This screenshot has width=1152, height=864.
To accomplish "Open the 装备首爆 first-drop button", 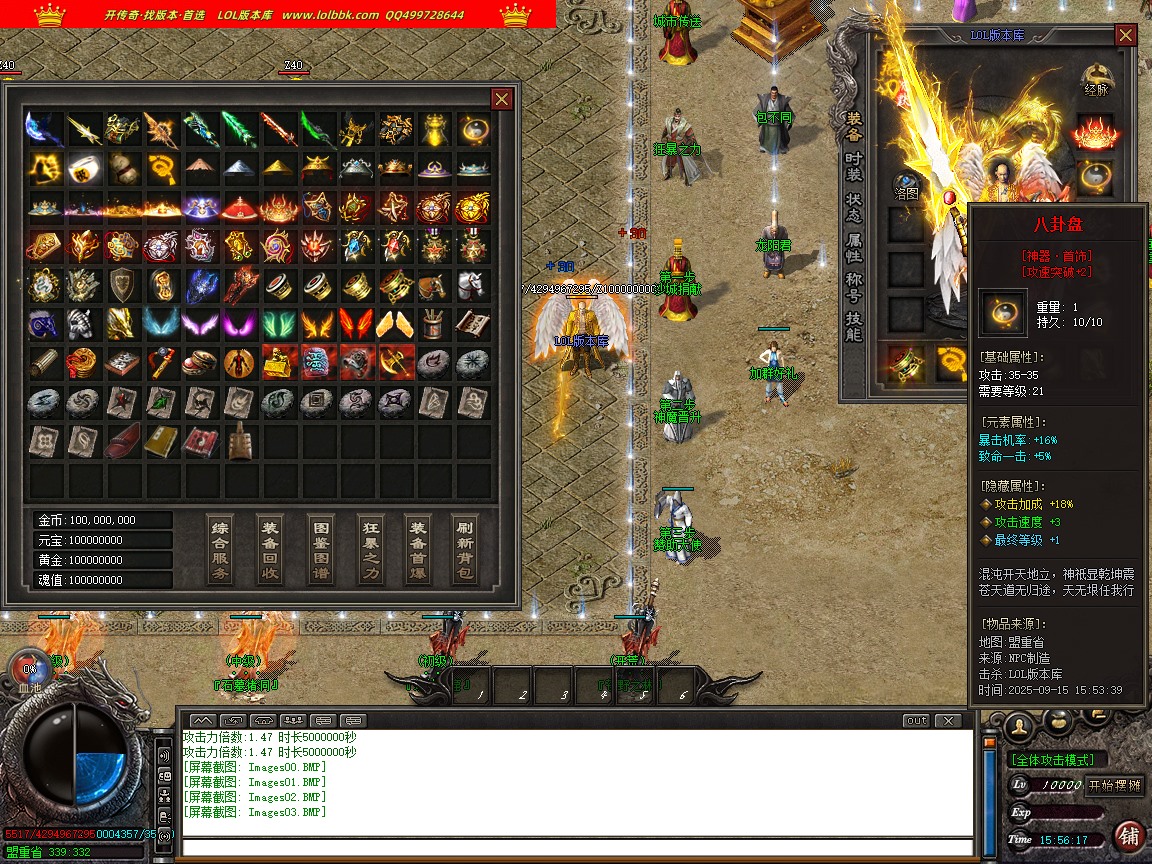I will [418, 549].
